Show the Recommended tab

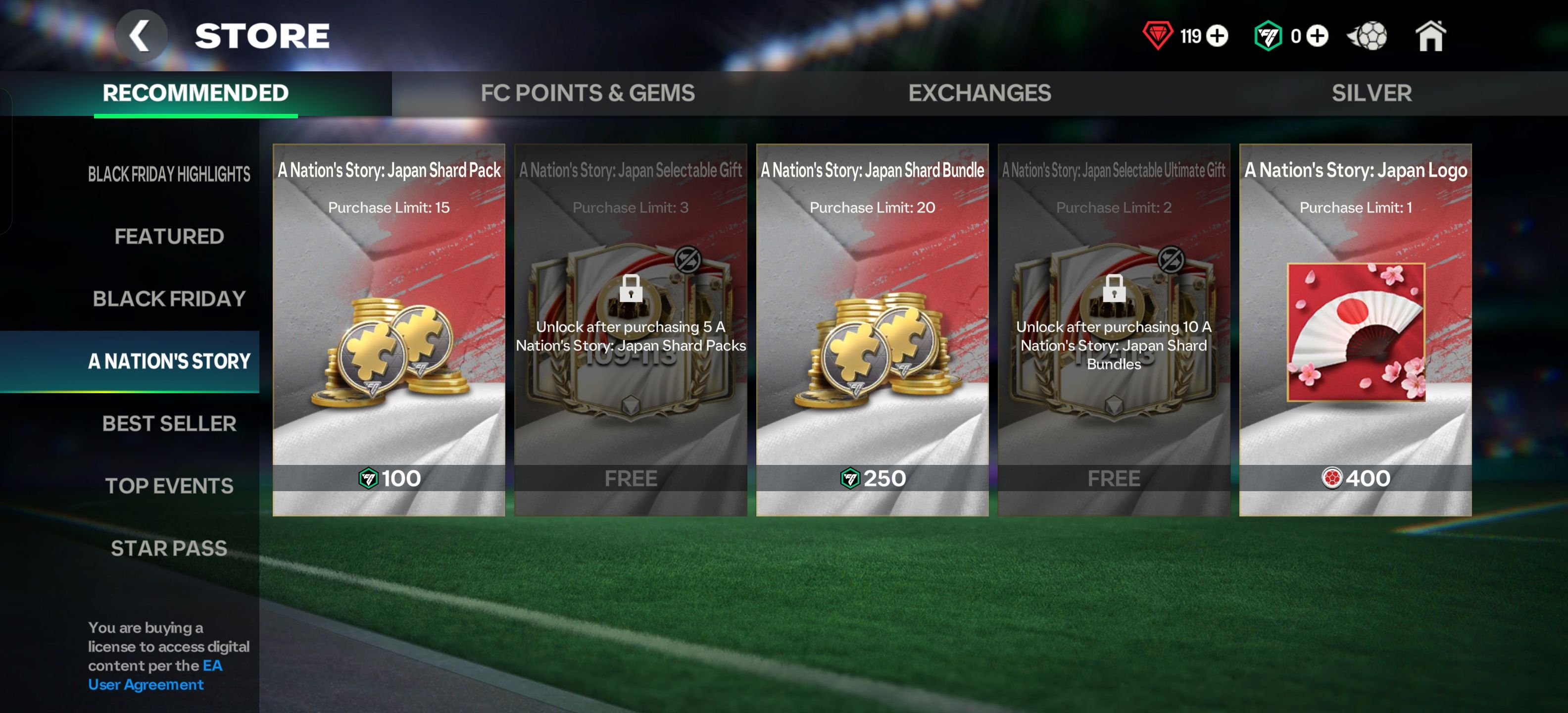tap(196, 93)
